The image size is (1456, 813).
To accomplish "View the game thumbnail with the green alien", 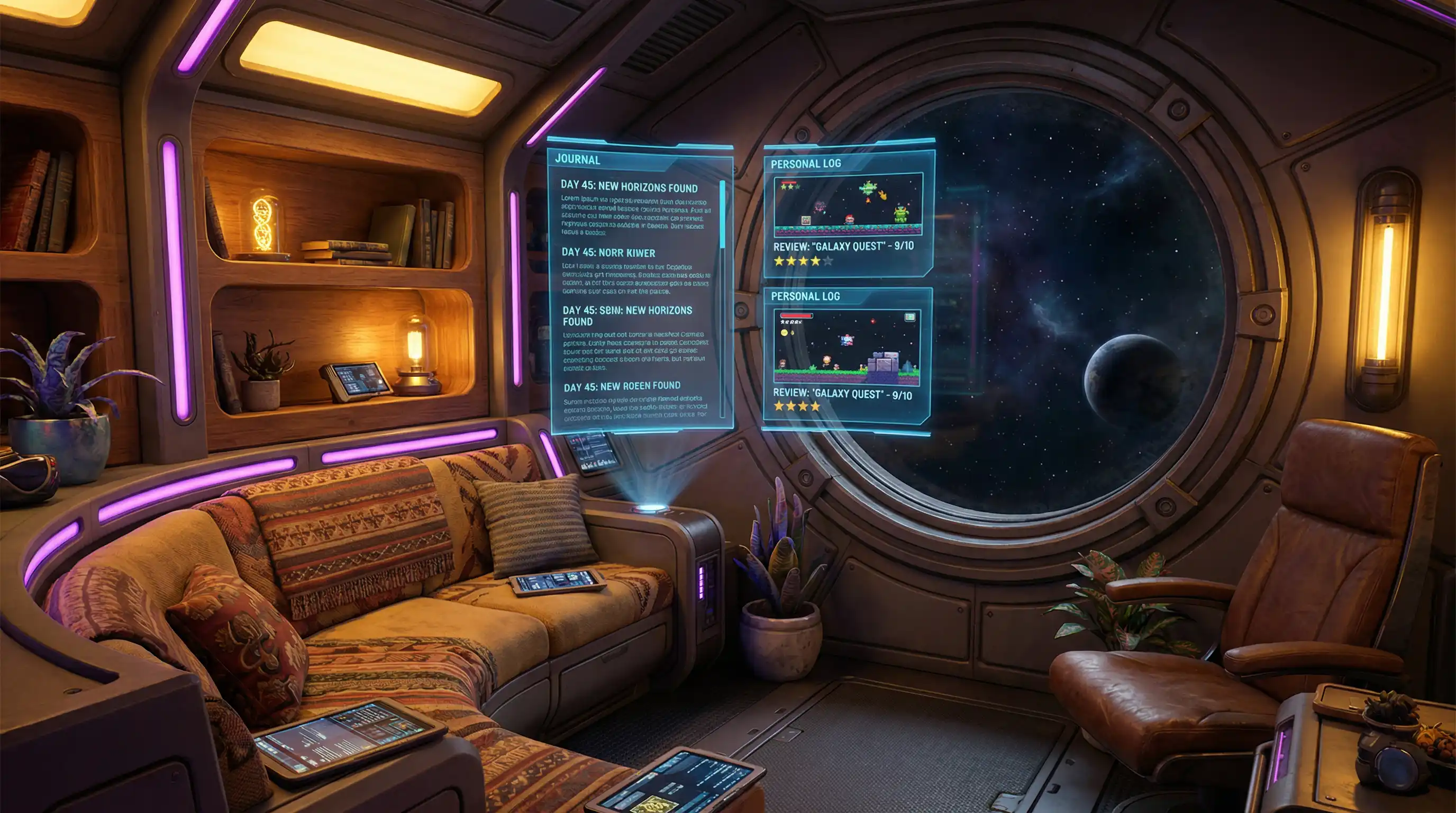I will [848, 204].
